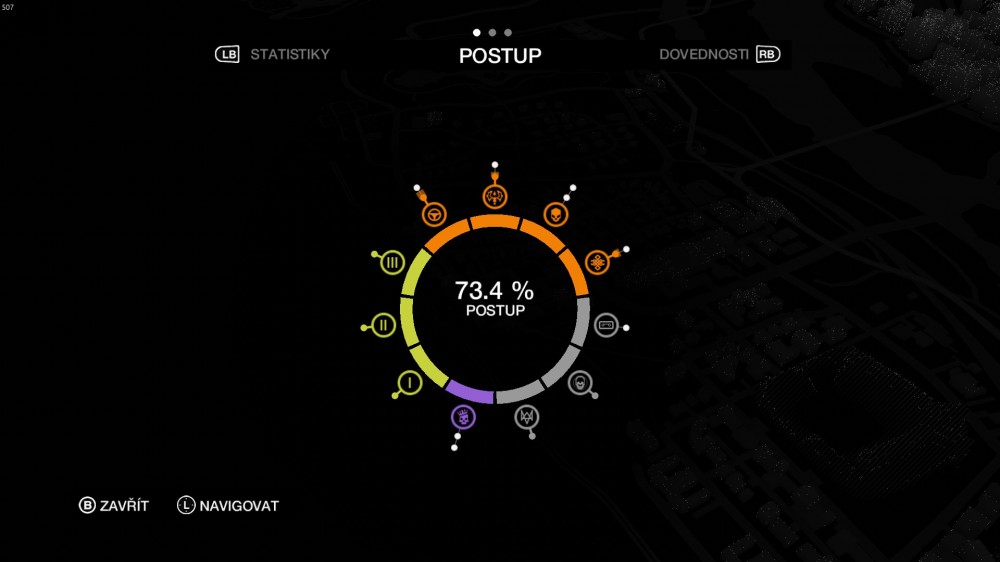Screen dimensions: 1000x562
Task: Select the Postup tab heading
Action: click(500, 56)
